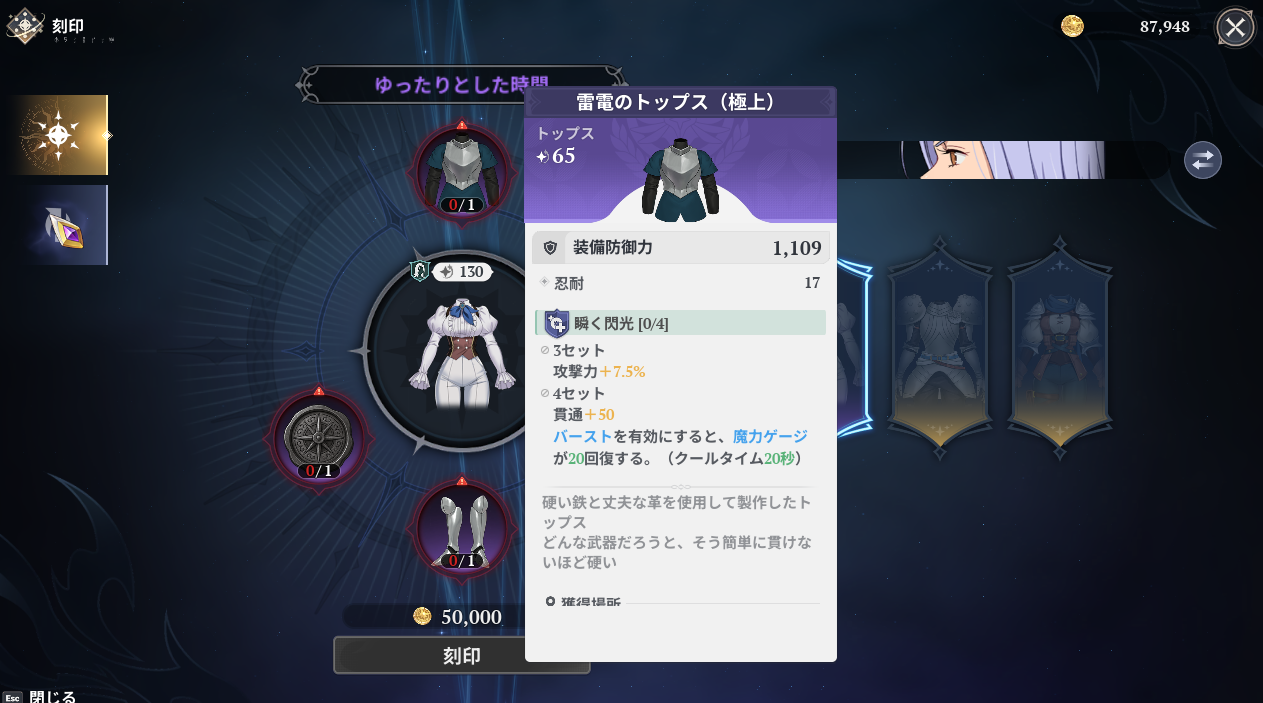Close the engraving screen with the X
The image size is (1263, 703).
pos(1235,27)
